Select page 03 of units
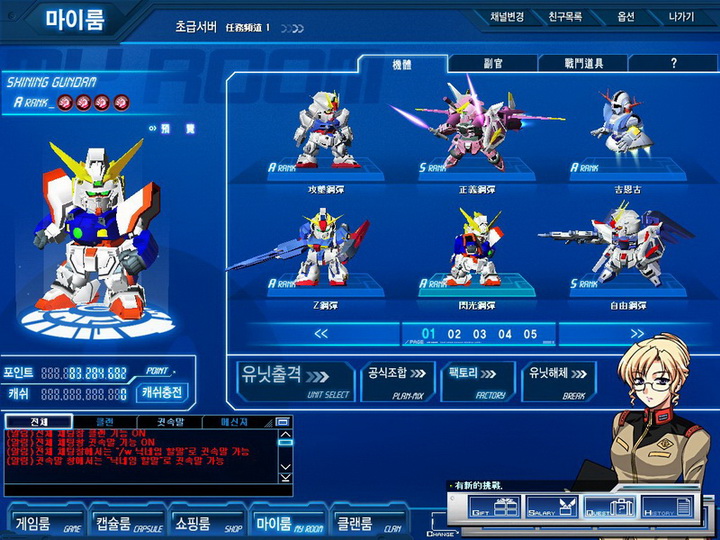 pyautogui.click(x=480, y=334)
